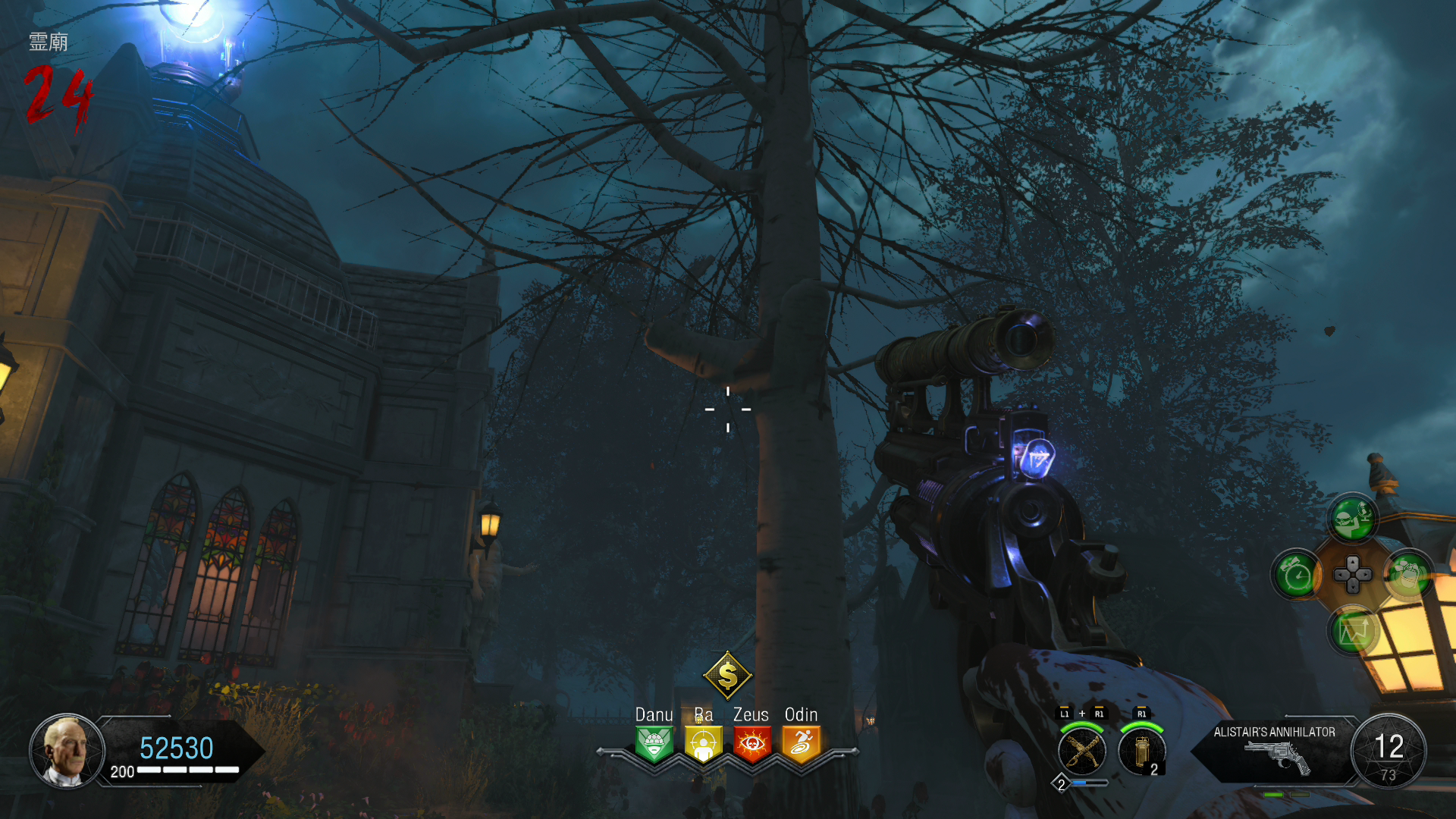The image size is (1456, 819).
Task: Activate the crossed swords special weapon icon
Action: pyautogui.click(x=1081, y=751)
